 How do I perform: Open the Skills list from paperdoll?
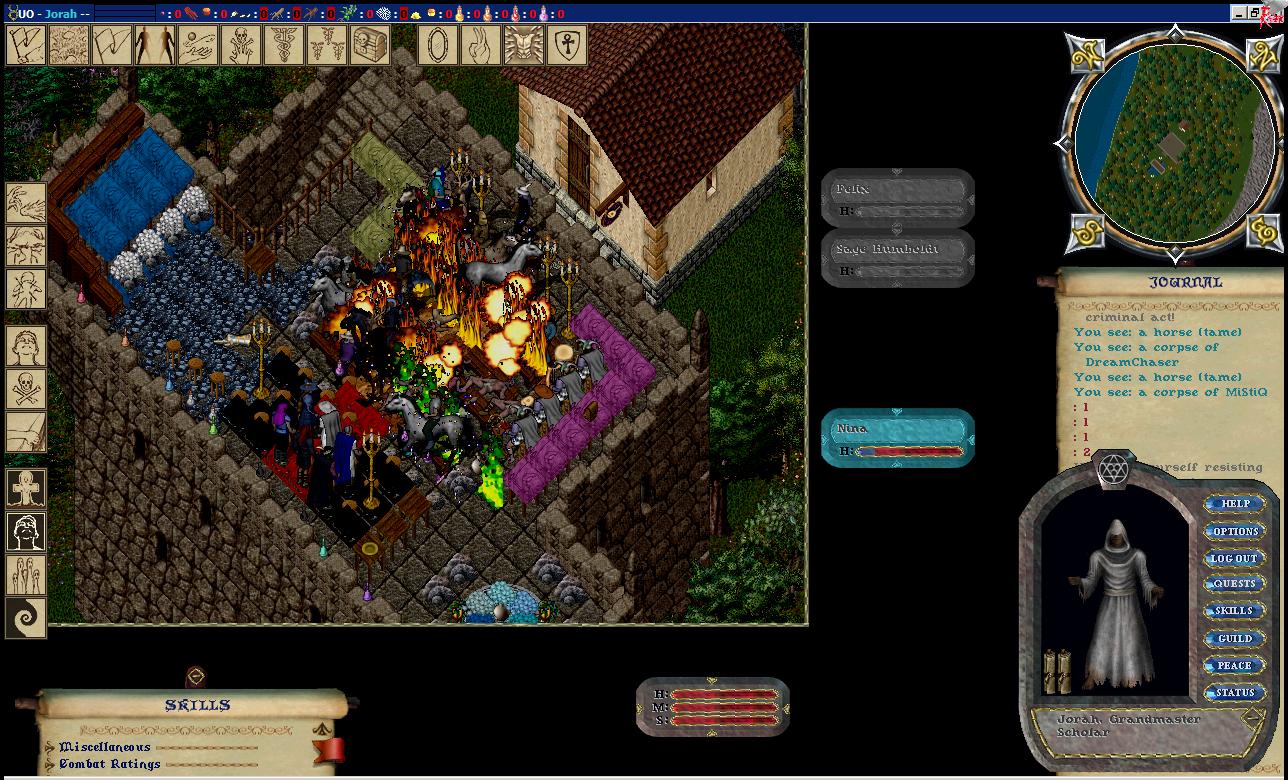[x=1235, y=611]
